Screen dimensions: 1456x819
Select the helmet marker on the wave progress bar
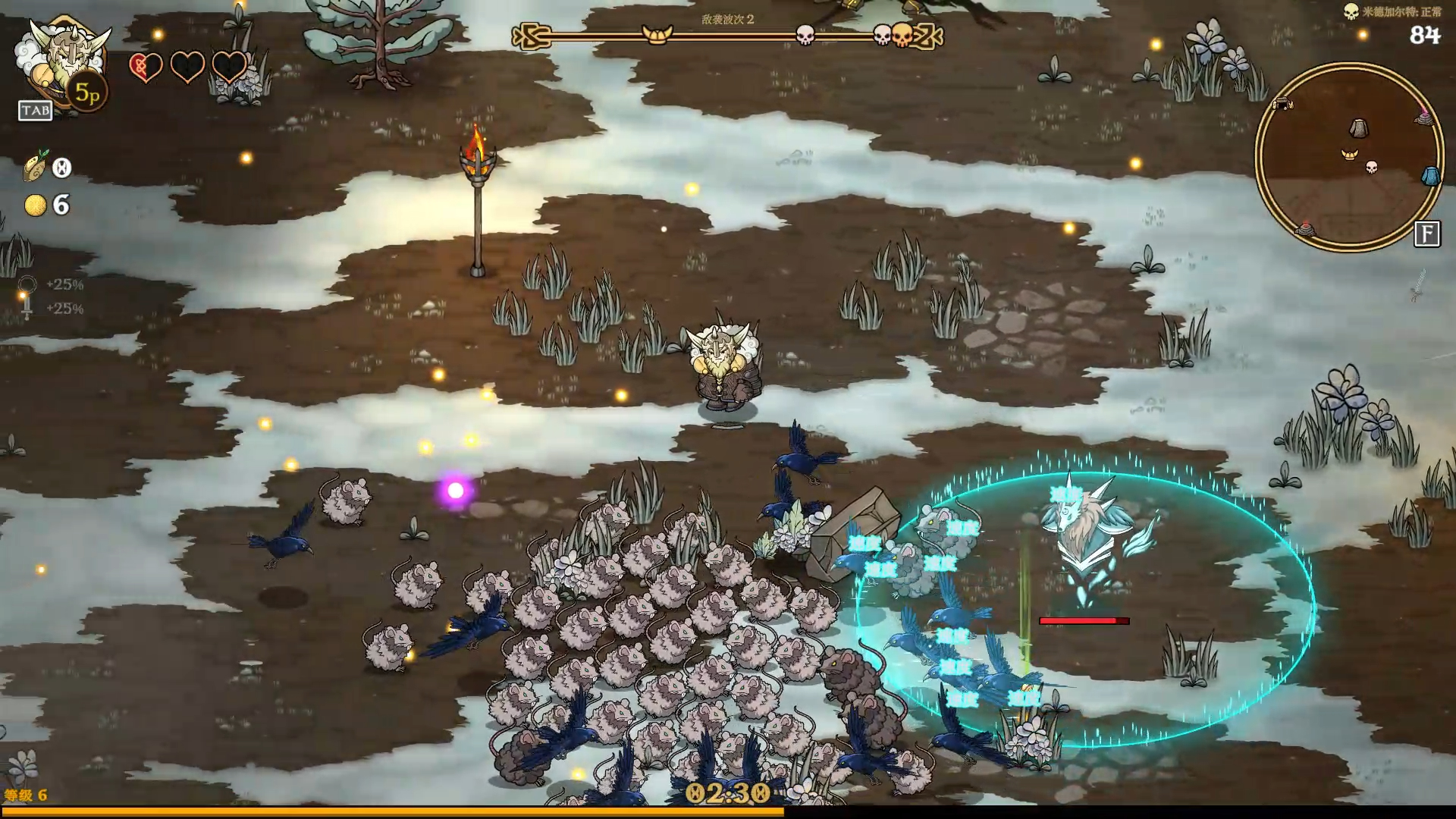[x=658, y=34]
